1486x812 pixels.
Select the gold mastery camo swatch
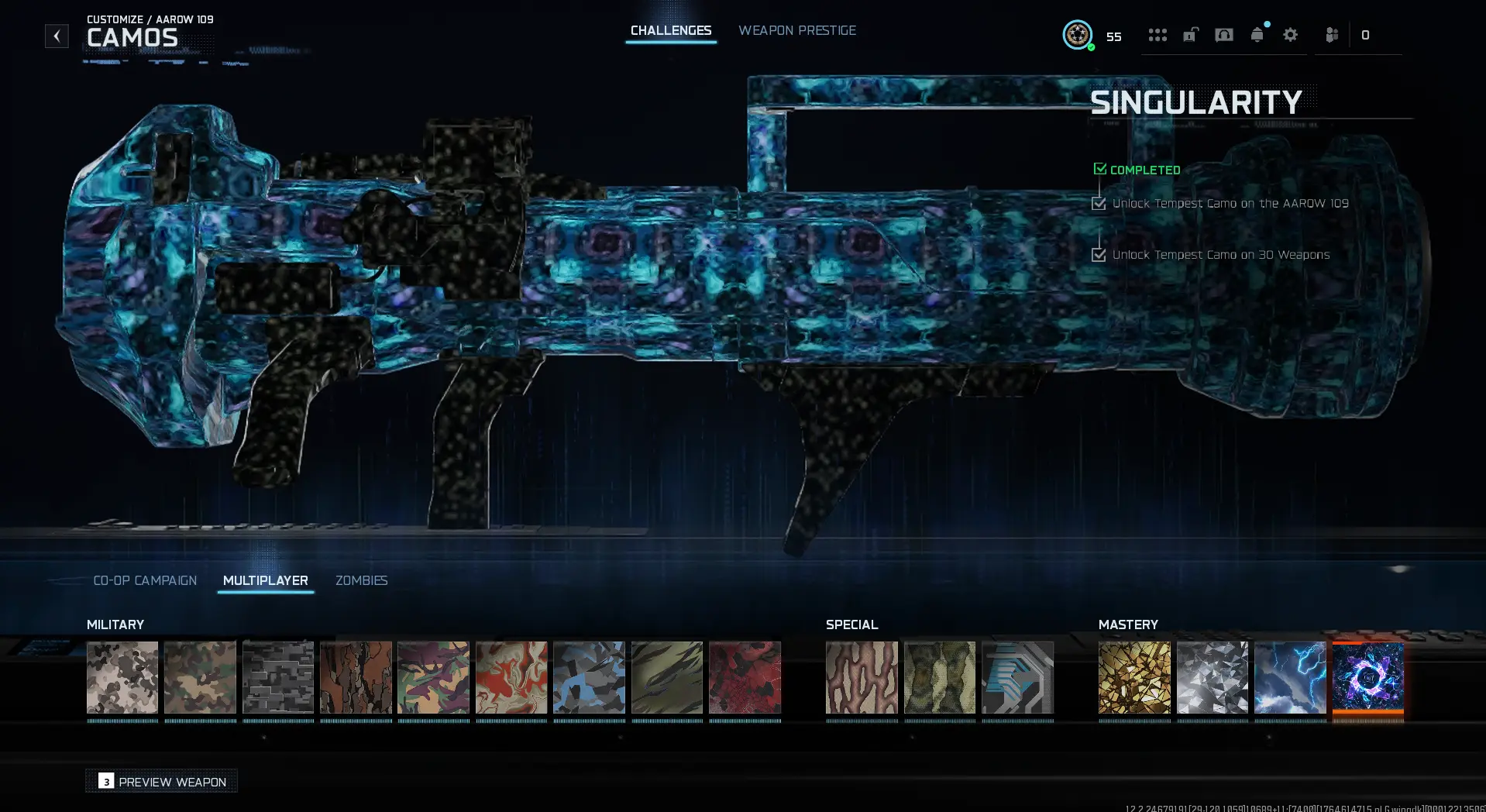pos(1134,680)
